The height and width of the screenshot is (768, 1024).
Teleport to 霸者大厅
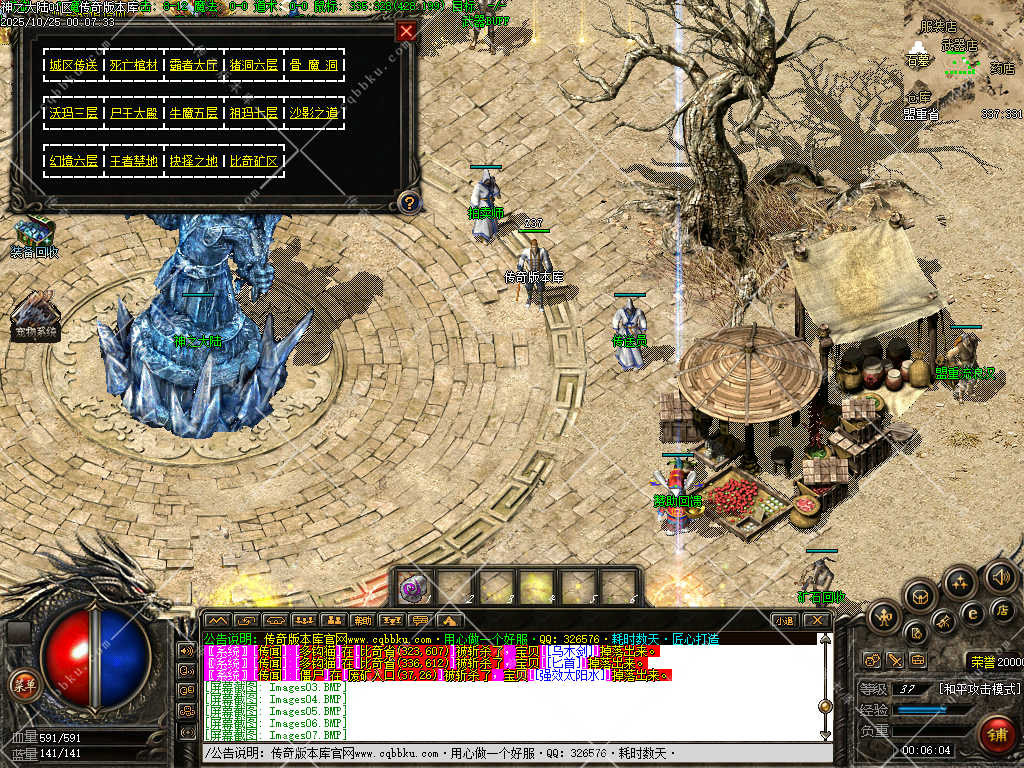click(194, 65)
